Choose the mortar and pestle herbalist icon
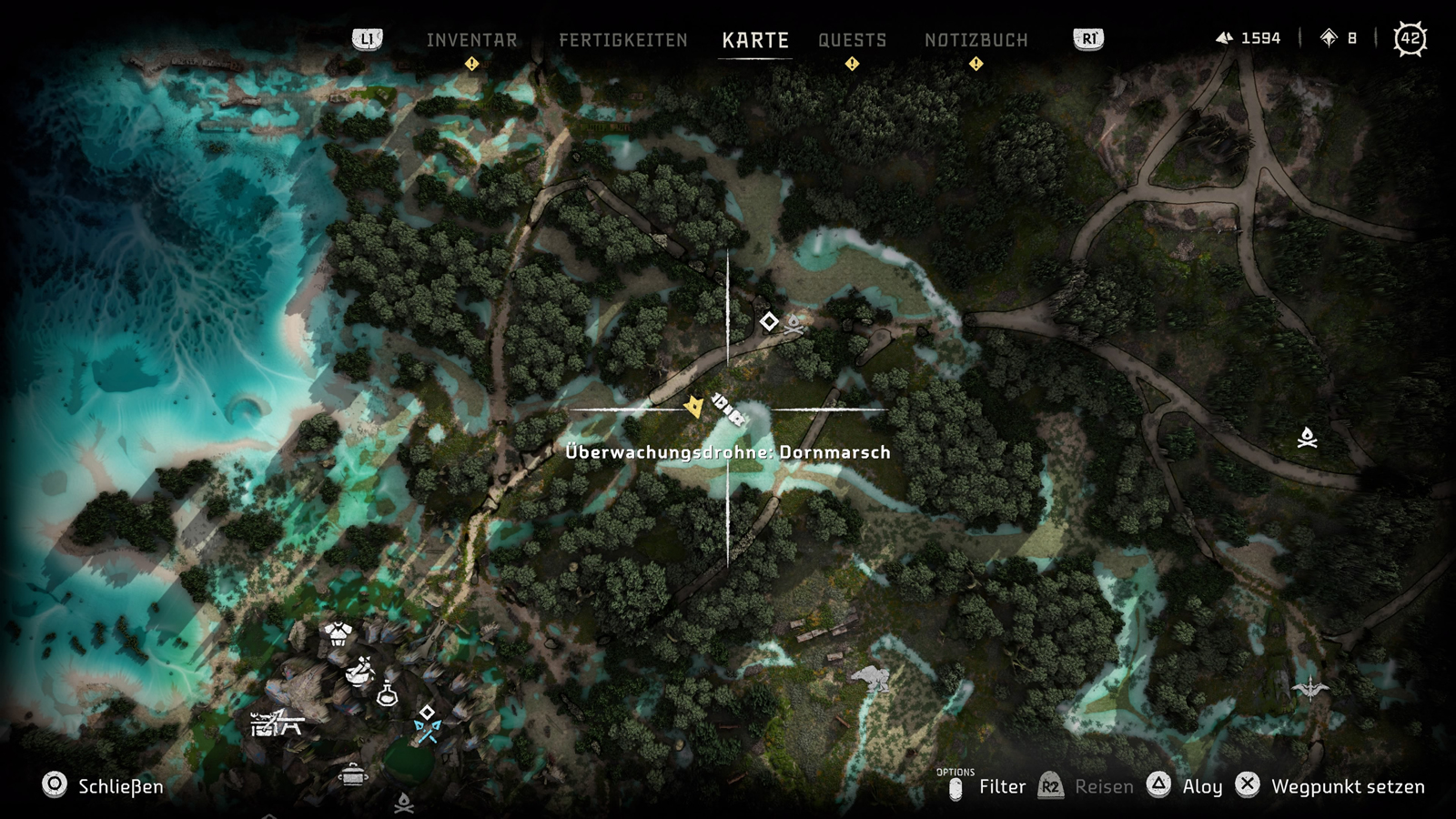This screenshot has width=1456, height=819. point(360,671)
